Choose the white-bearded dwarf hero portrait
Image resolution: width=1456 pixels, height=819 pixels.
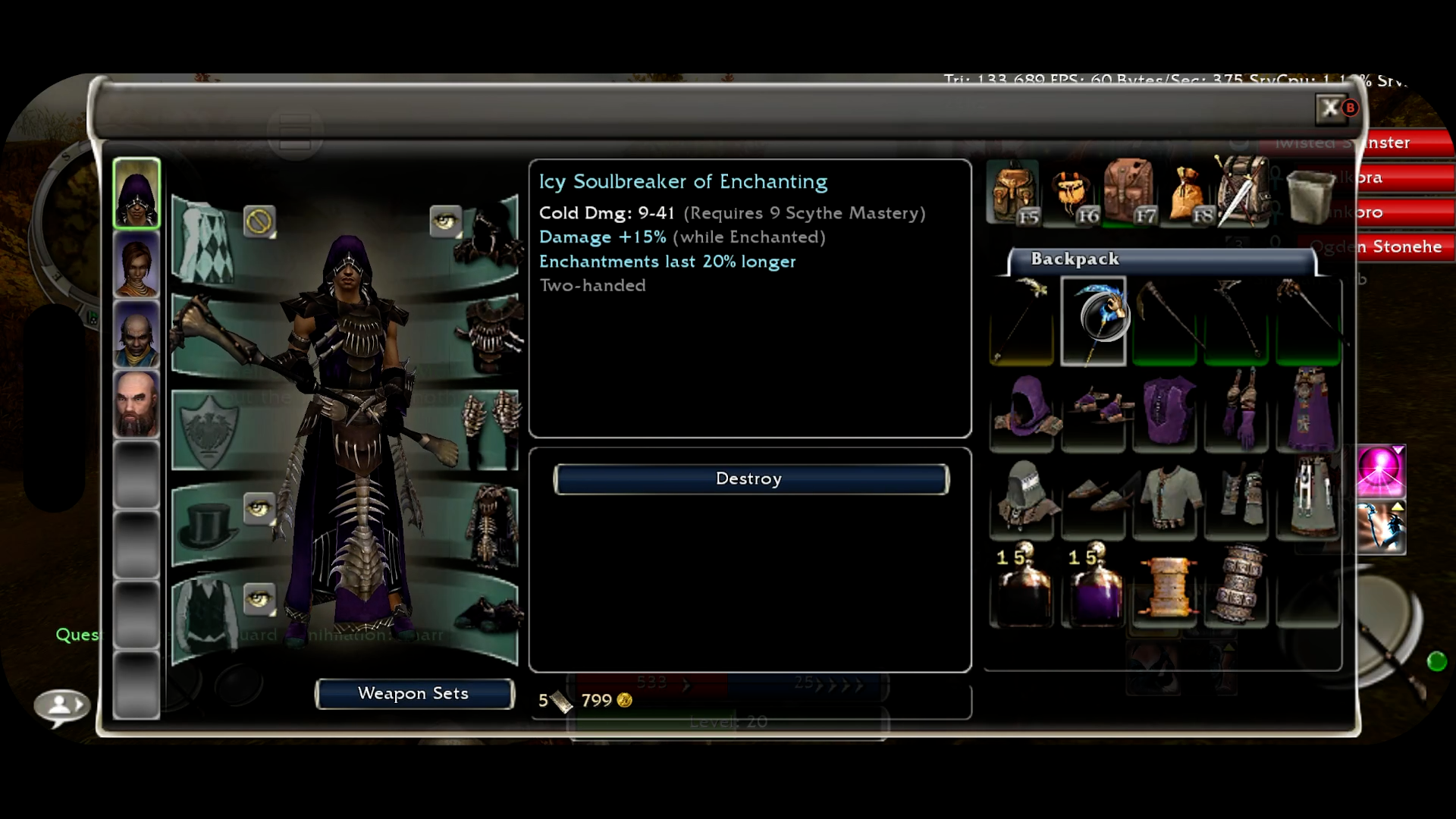coord(136,404)
